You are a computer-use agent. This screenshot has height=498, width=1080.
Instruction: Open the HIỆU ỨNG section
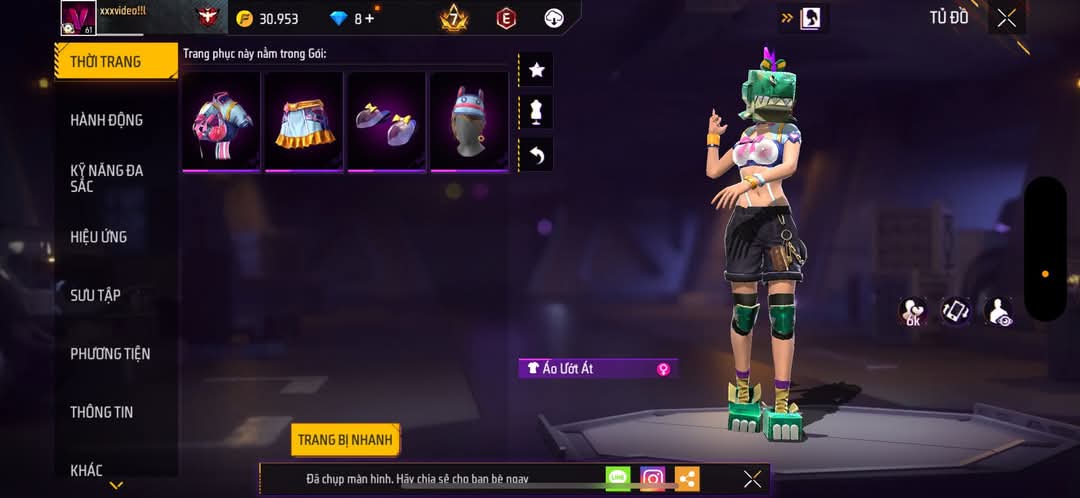(x=98, y=237)
